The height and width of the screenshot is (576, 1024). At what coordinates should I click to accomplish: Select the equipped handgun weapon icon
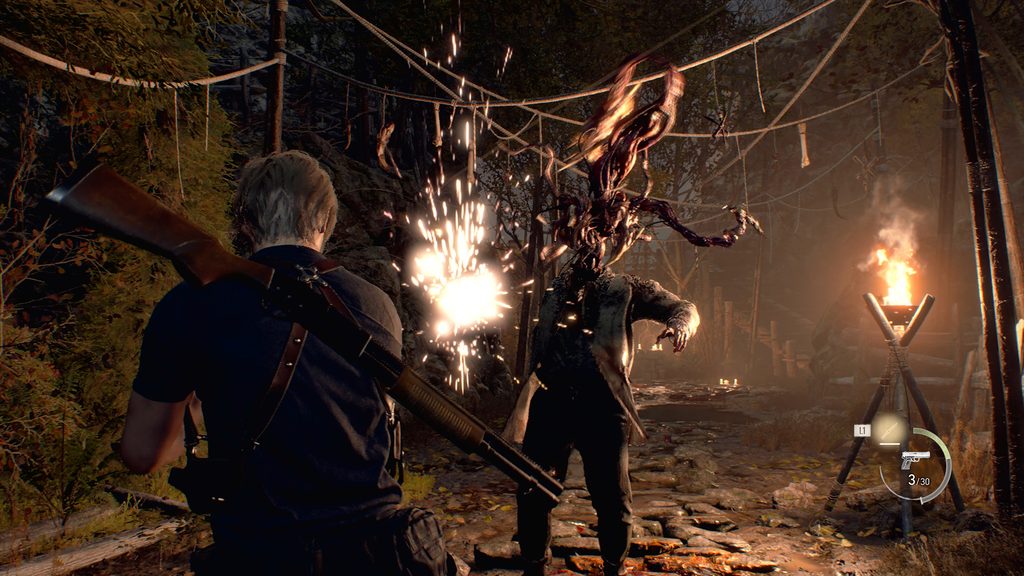pos(915,459)
